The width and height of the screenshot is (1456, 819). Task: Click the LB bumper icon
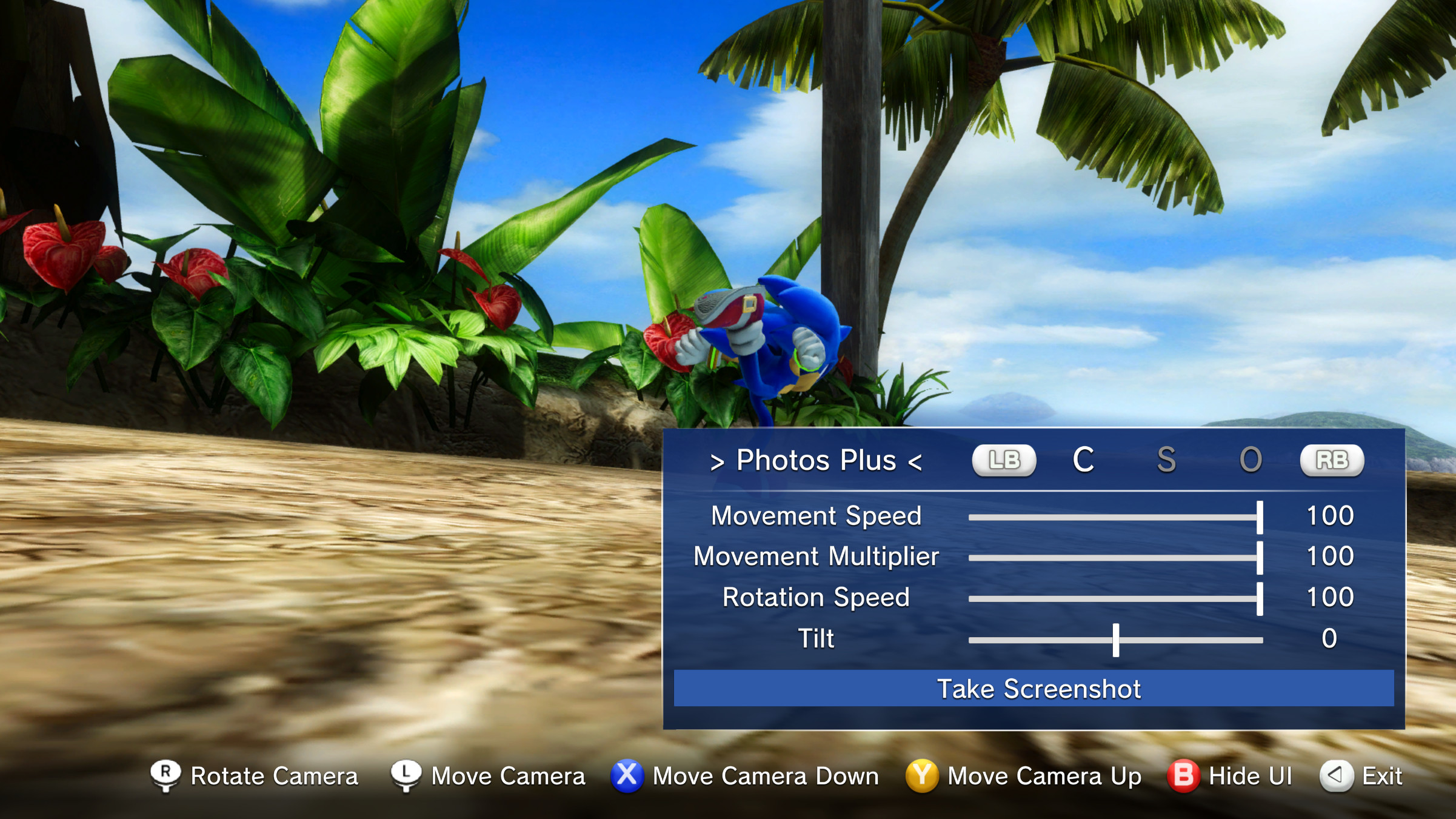click(1003, 460)
